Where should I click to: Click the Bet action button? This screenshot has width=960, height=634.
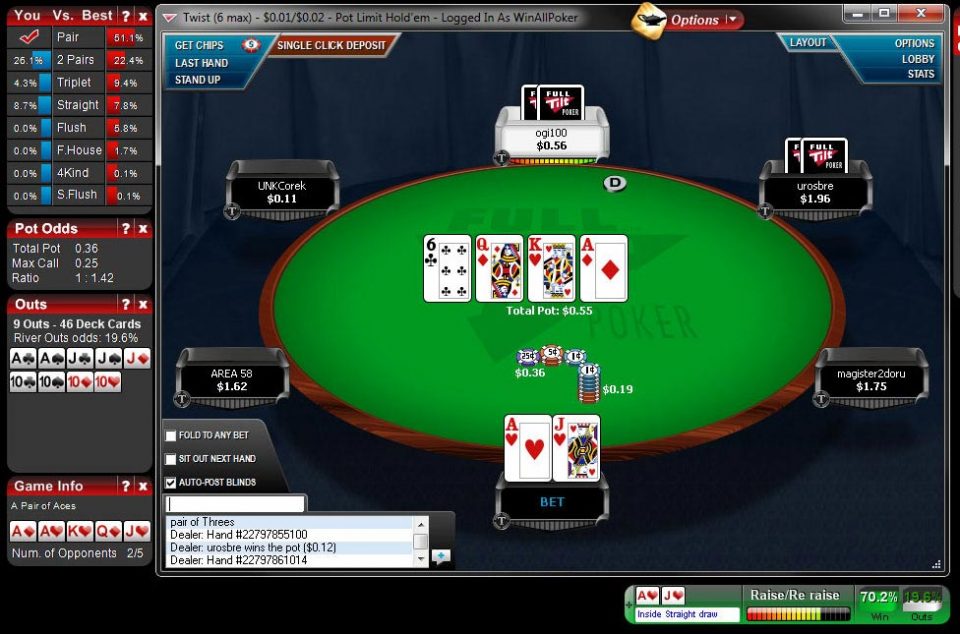(552, 502)
